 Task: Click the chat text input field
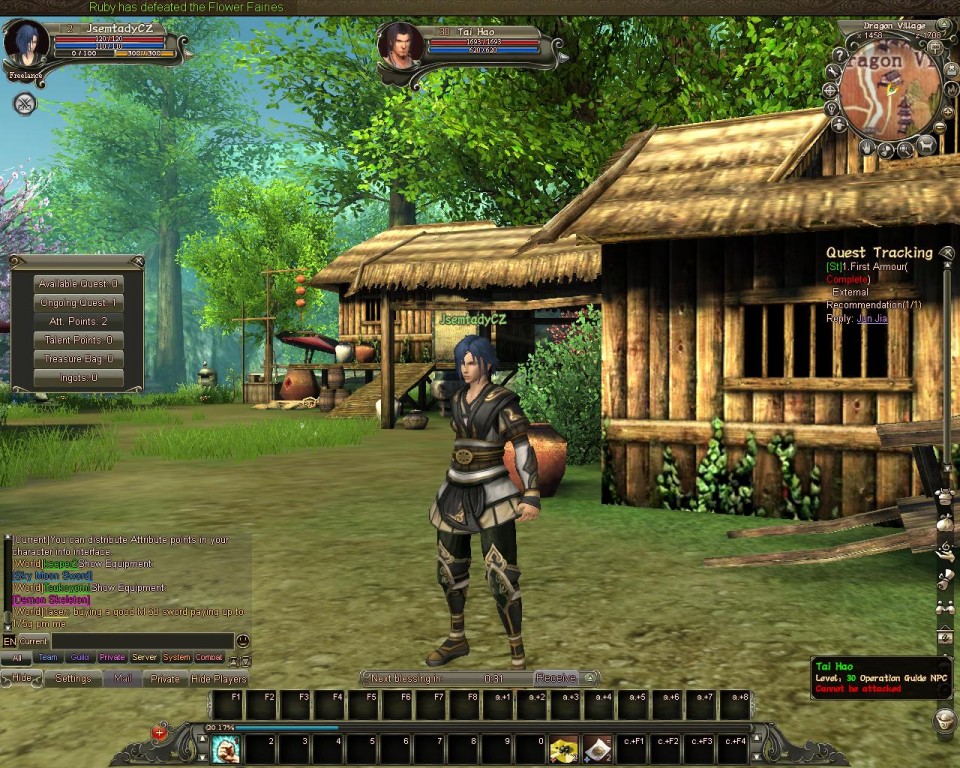point(142,641)
